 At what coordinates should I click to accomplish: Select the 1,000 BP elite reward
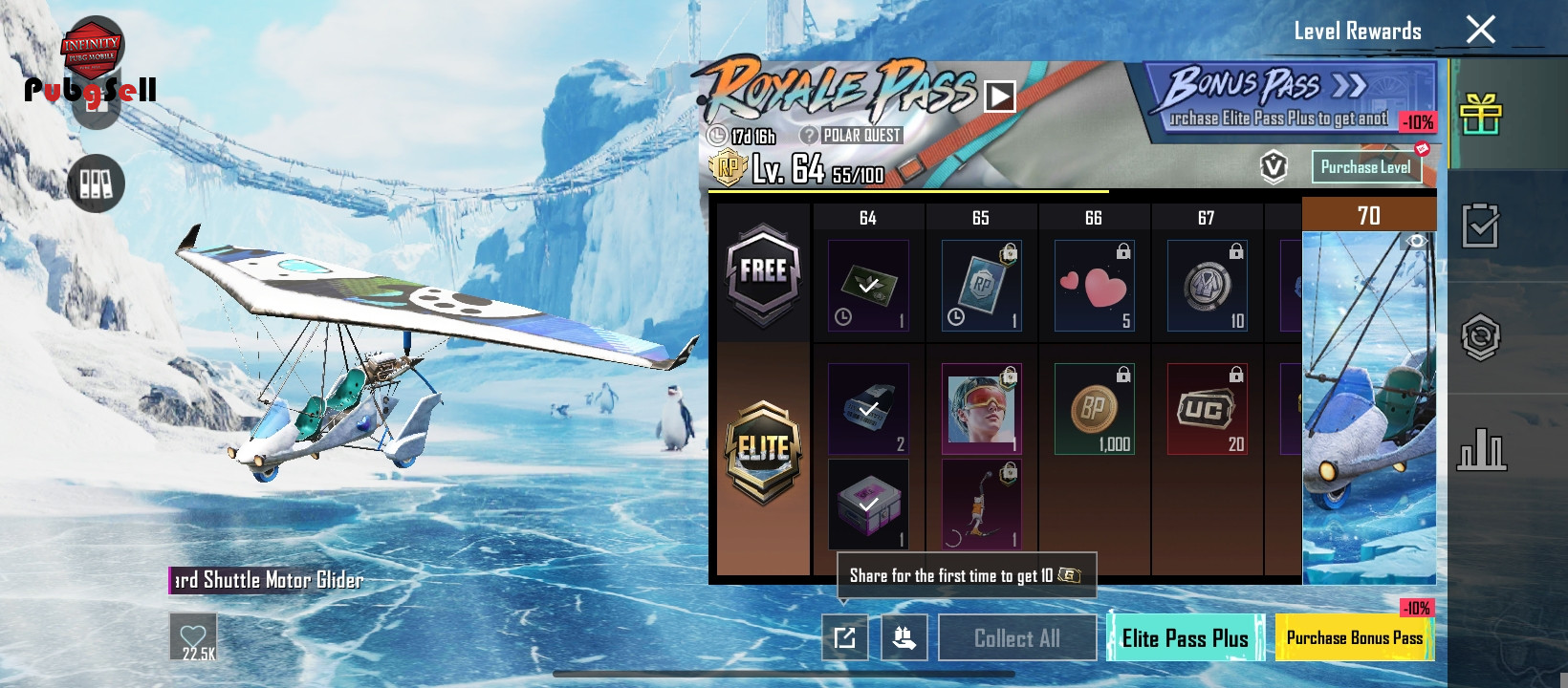coord(1094,408)
